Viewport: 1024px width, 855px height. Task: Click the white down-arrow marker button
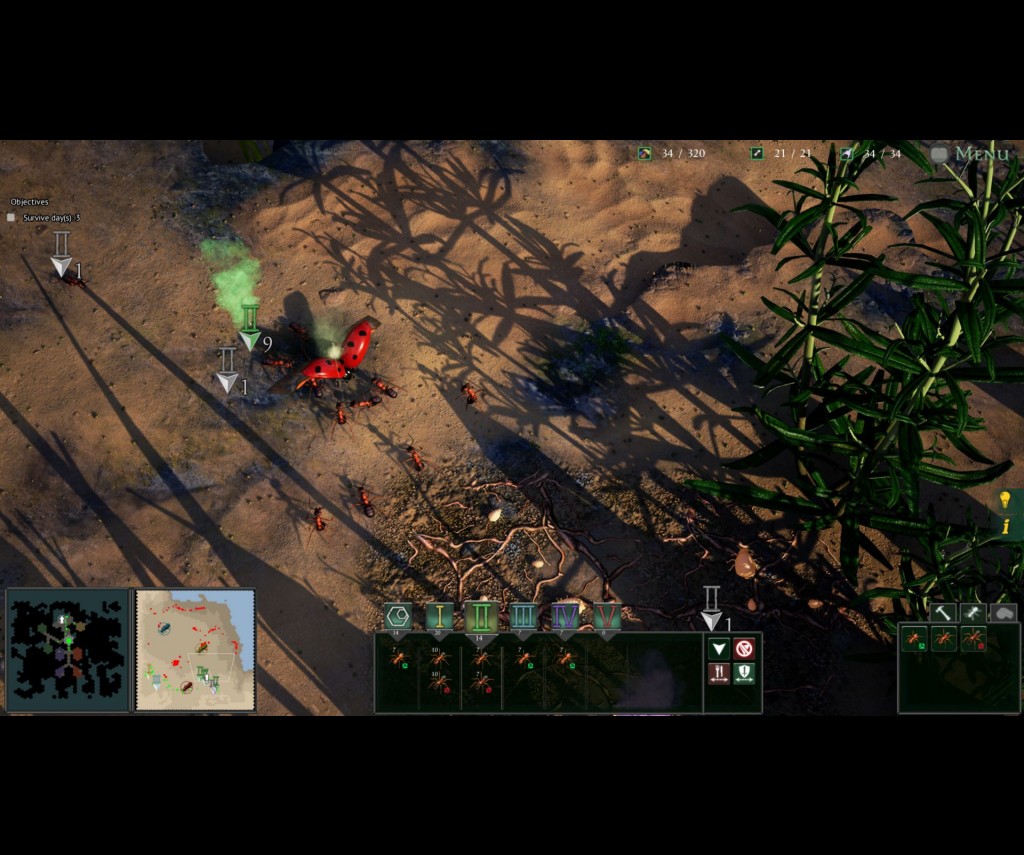718,649
